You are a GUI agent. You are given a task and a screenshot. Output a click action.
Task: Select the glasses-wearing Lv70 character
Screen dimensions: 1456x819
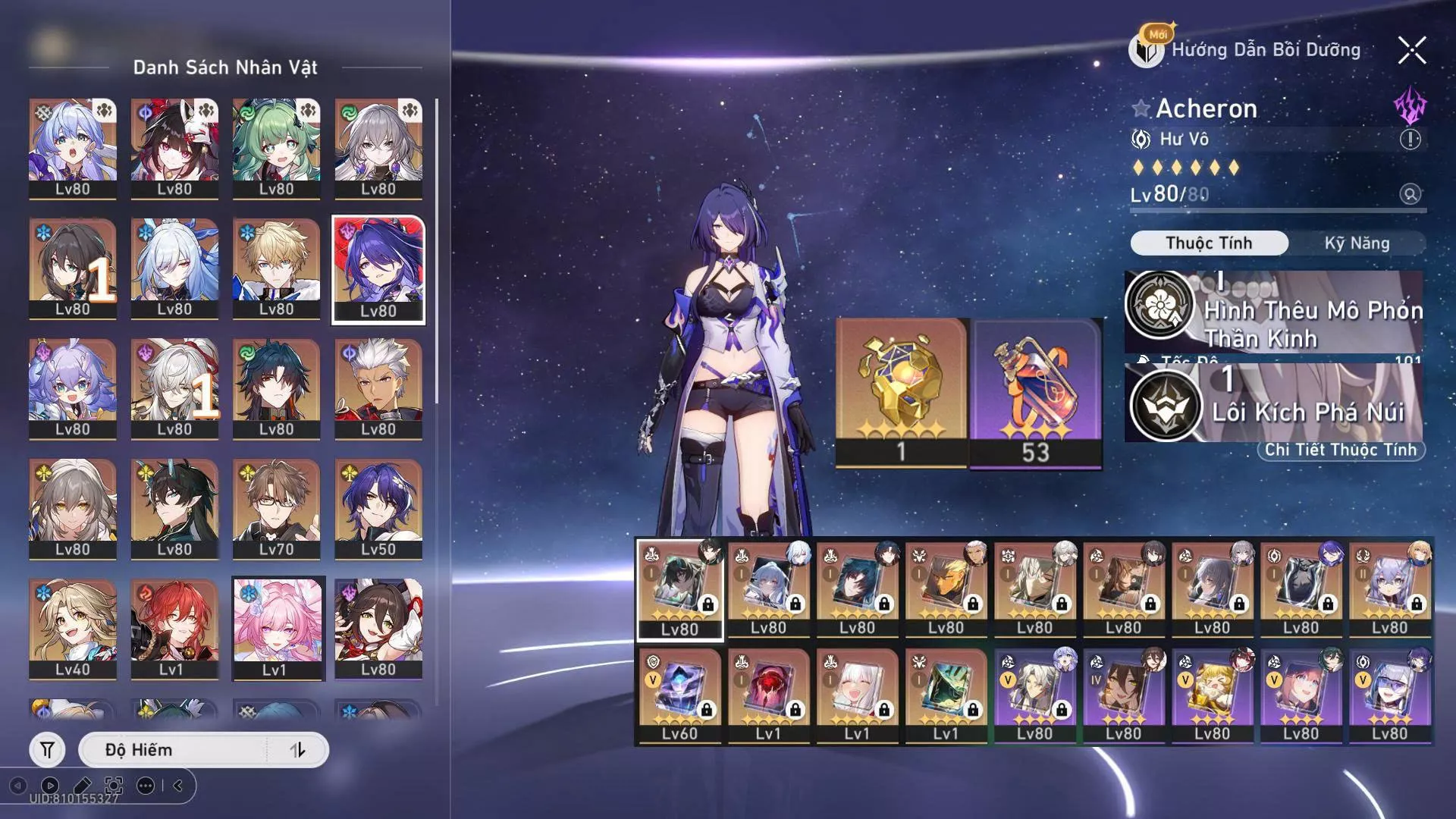[x=276, y=508]
